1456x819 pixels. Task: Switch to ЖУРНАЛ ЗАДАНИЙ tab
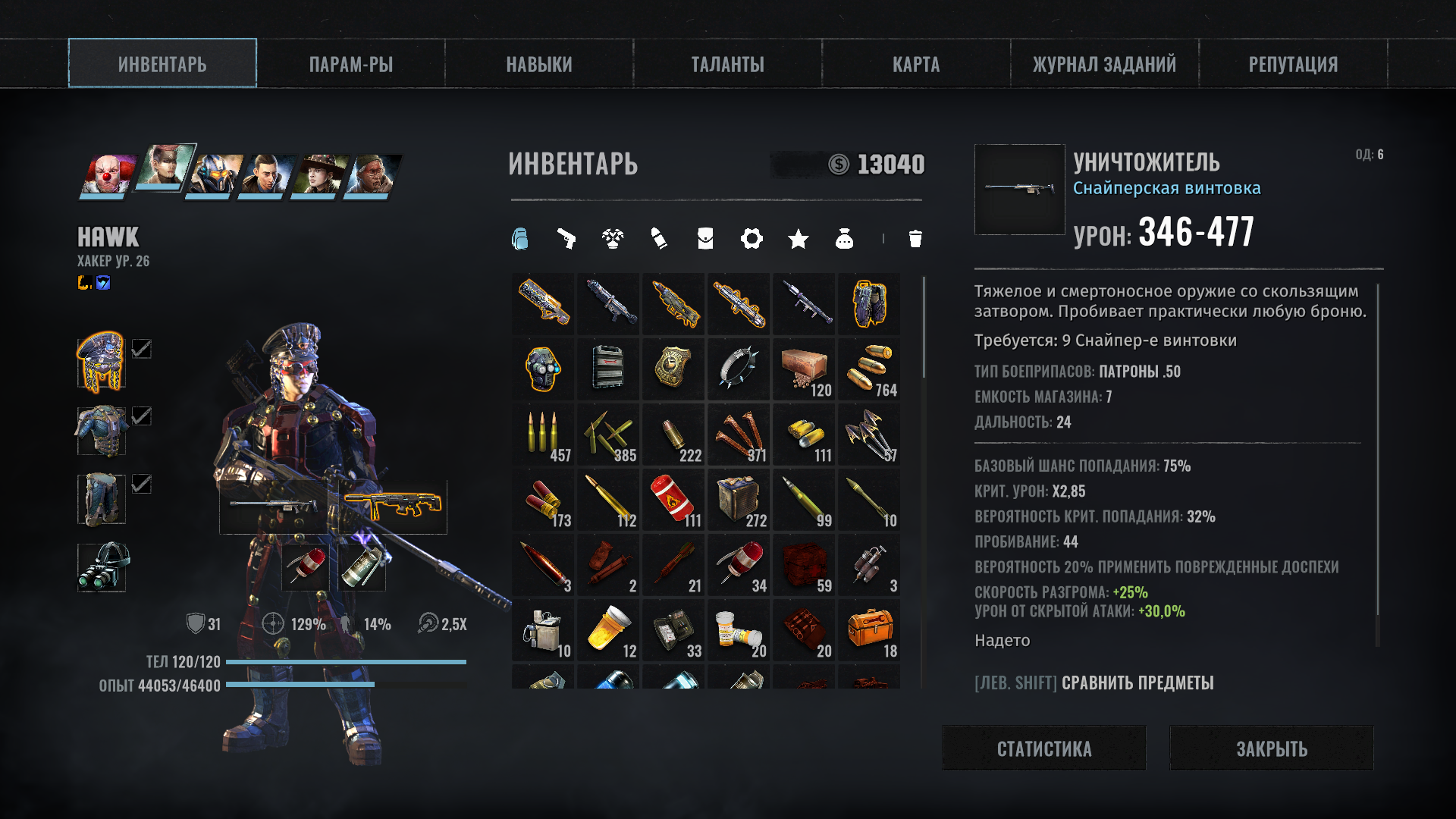(x=1104, y=64)
